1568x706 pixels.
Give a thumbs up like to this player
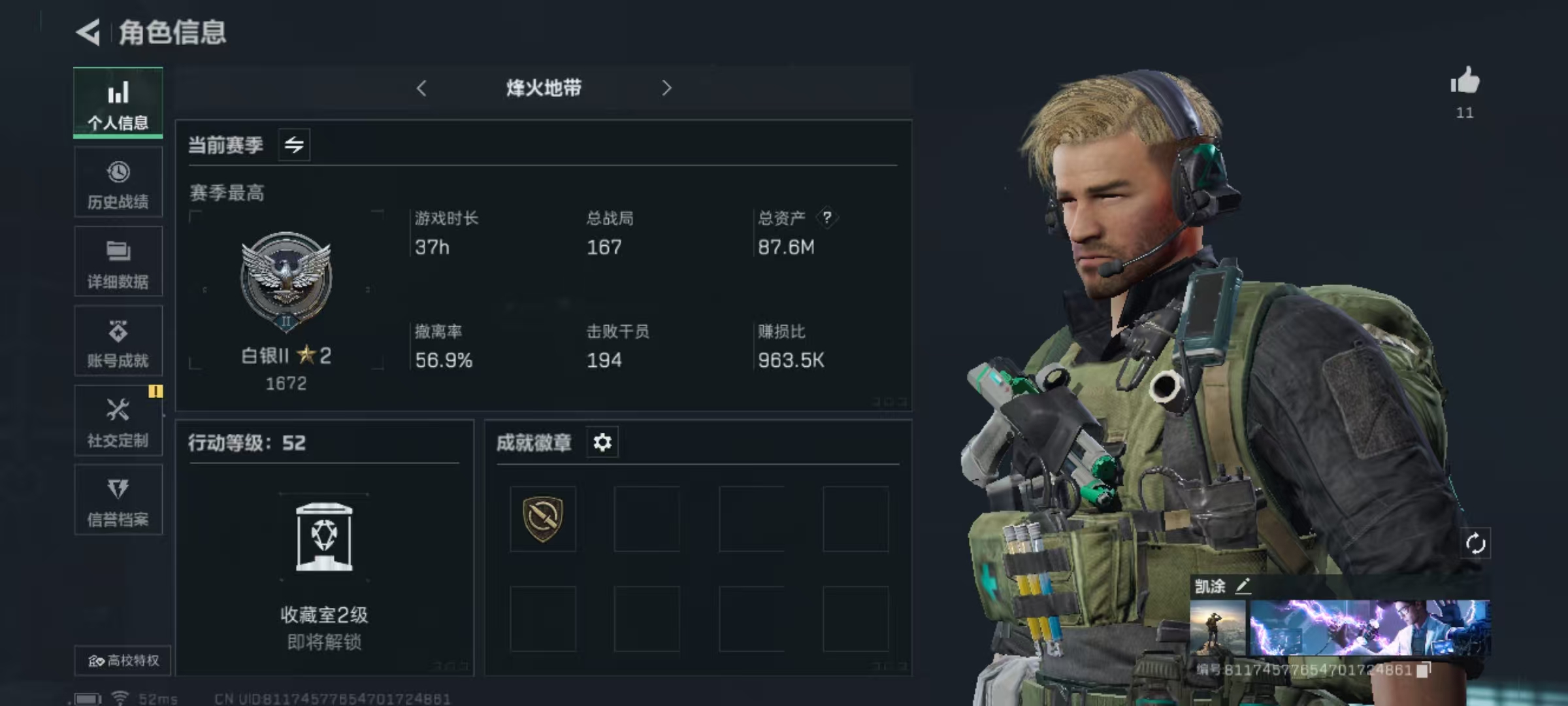coord(1465,83)
